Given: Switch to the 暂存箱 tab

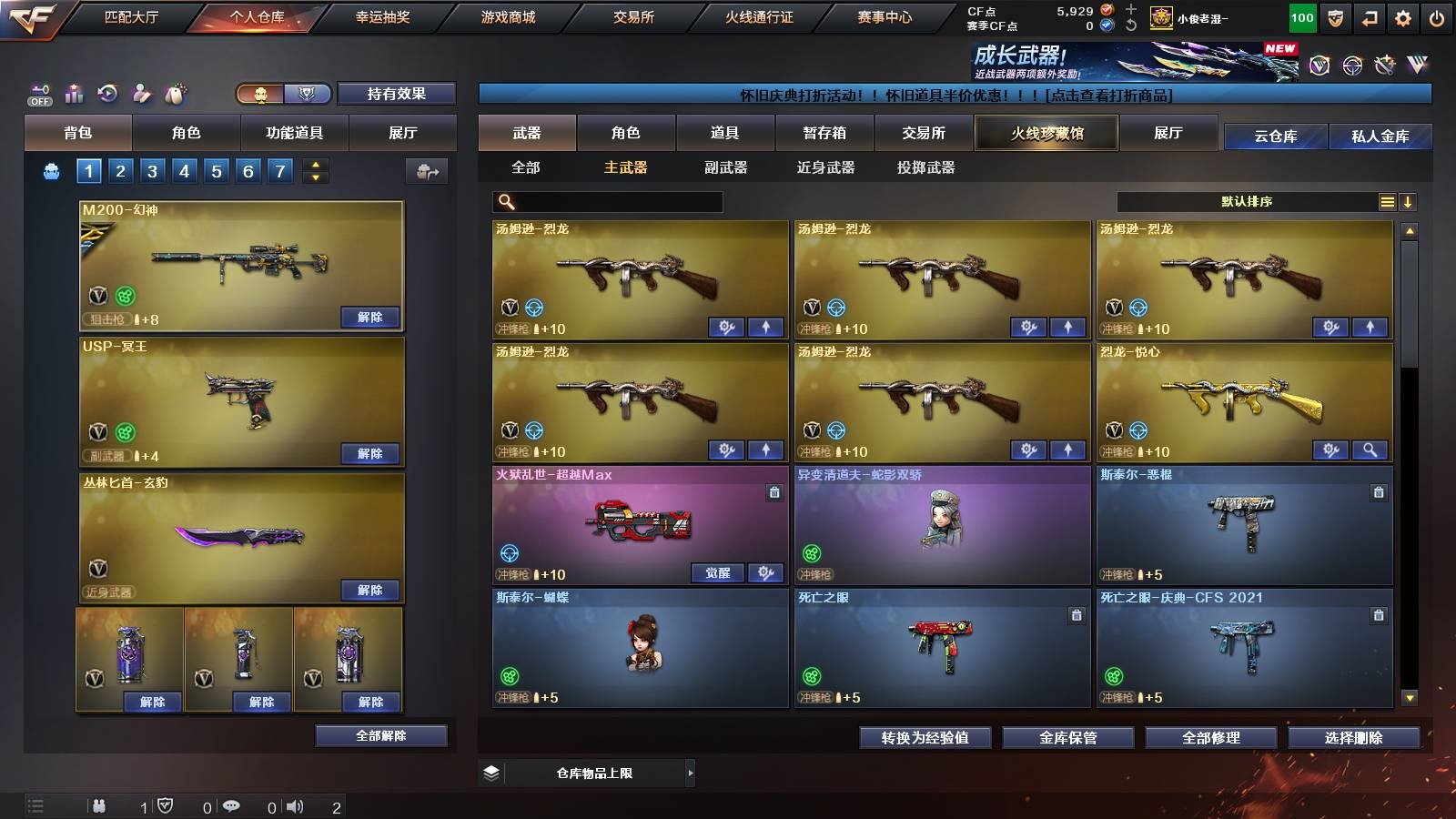Looking at the screenshot, I should click(824, 133).
